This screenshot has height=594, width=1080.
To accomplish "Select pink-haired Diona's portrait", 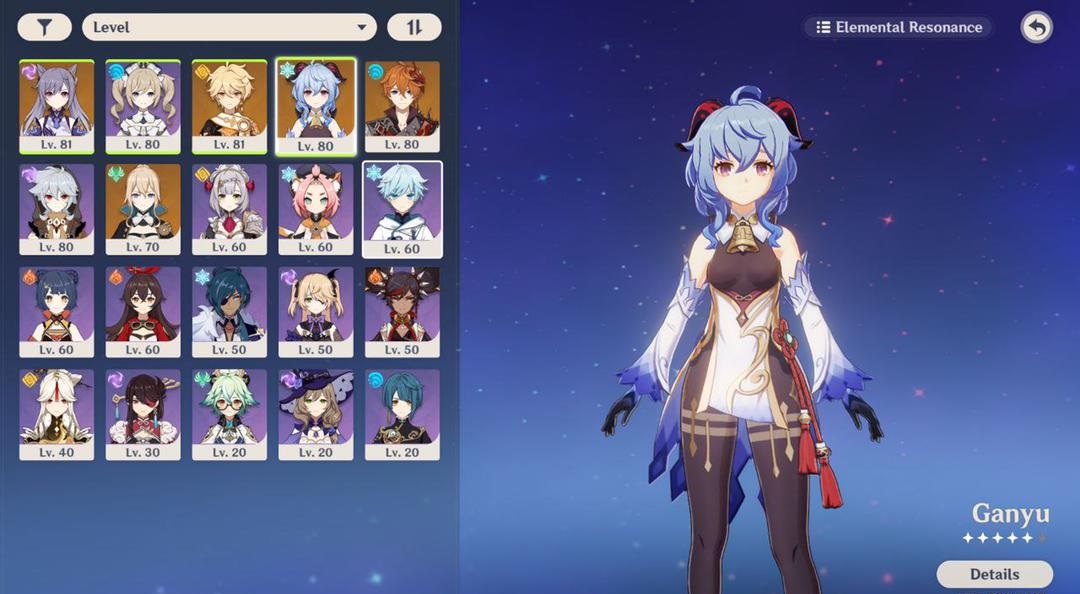I will tap(316, 208).
